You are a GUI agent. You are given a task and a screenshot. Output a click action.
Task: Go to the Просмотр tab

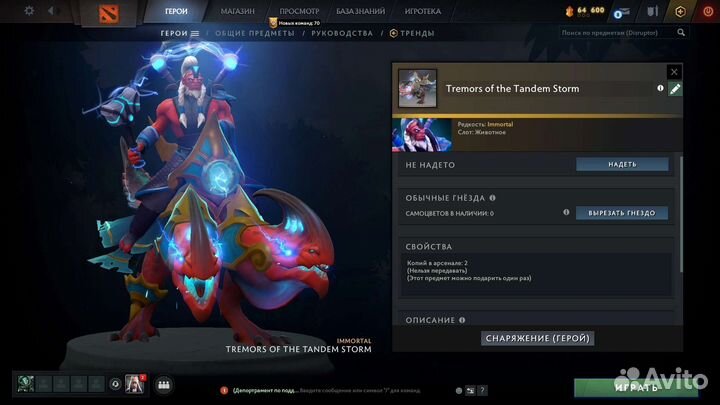[299, 11]
